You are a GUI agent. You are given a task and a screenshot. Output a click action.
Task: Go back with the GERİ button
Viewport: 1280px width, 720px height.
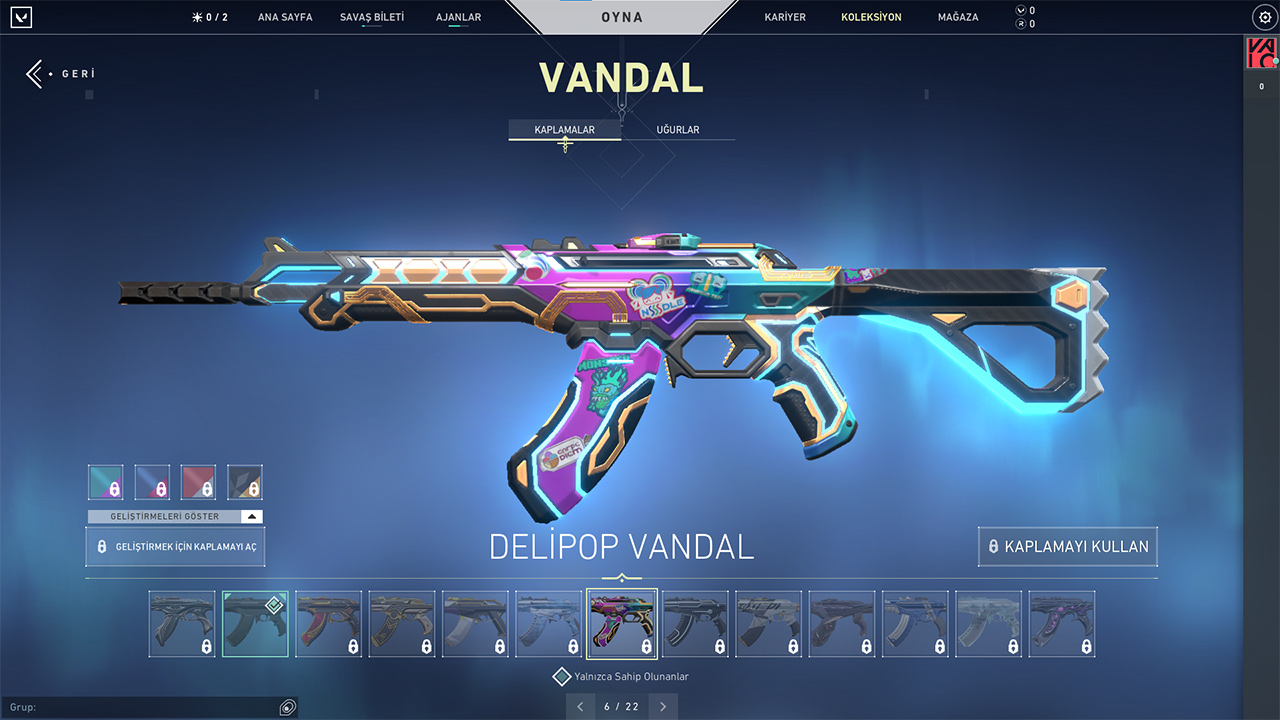tap(60, 74)
